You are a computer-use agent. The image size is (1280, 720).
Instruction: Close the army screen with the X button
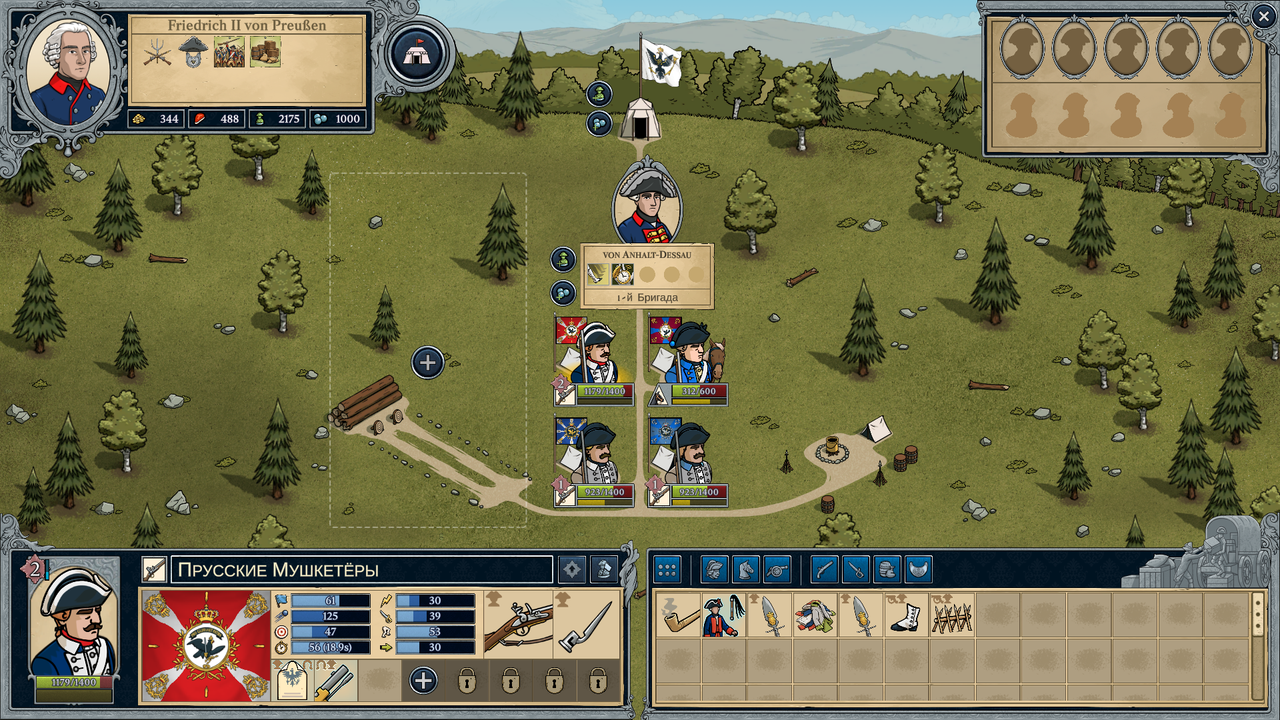point(1263,14)
